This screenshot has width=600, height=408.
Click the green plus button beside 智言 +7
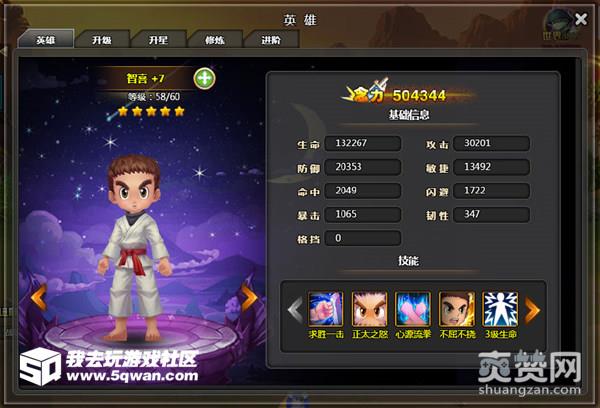pos(204,78)
